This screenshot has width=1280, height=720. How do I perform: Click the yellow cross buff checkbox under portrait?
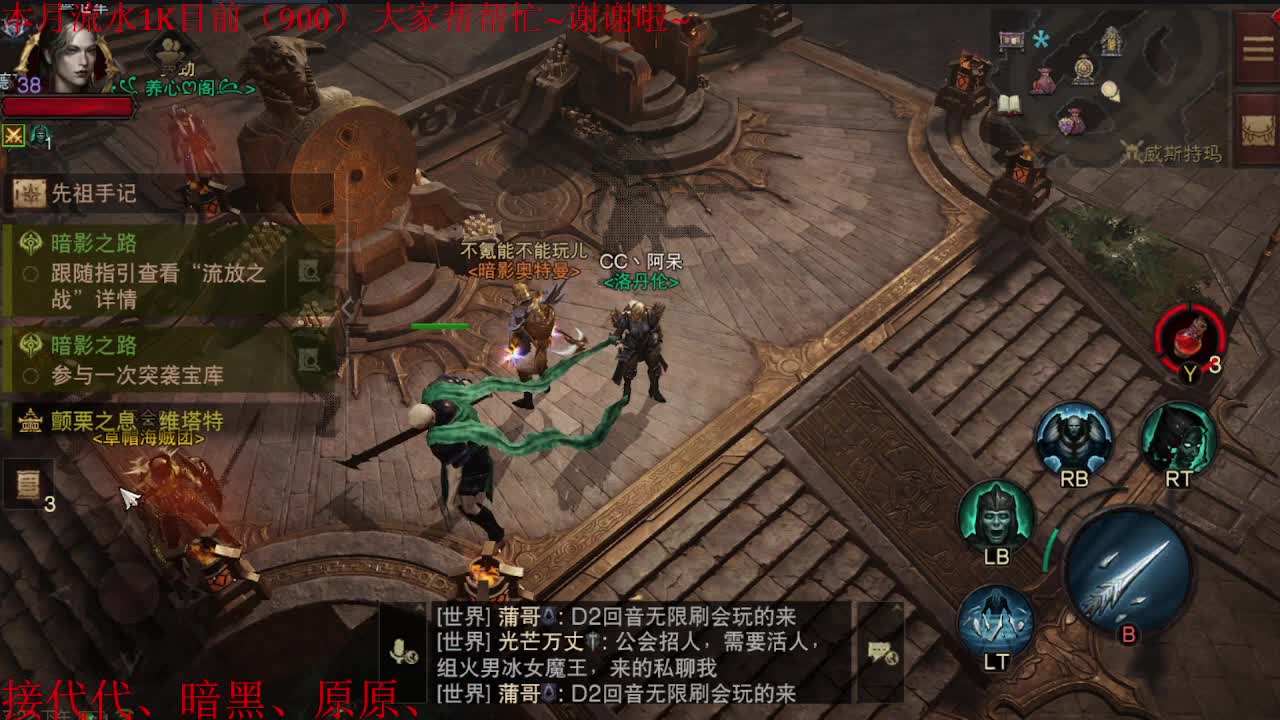point(13,137)
